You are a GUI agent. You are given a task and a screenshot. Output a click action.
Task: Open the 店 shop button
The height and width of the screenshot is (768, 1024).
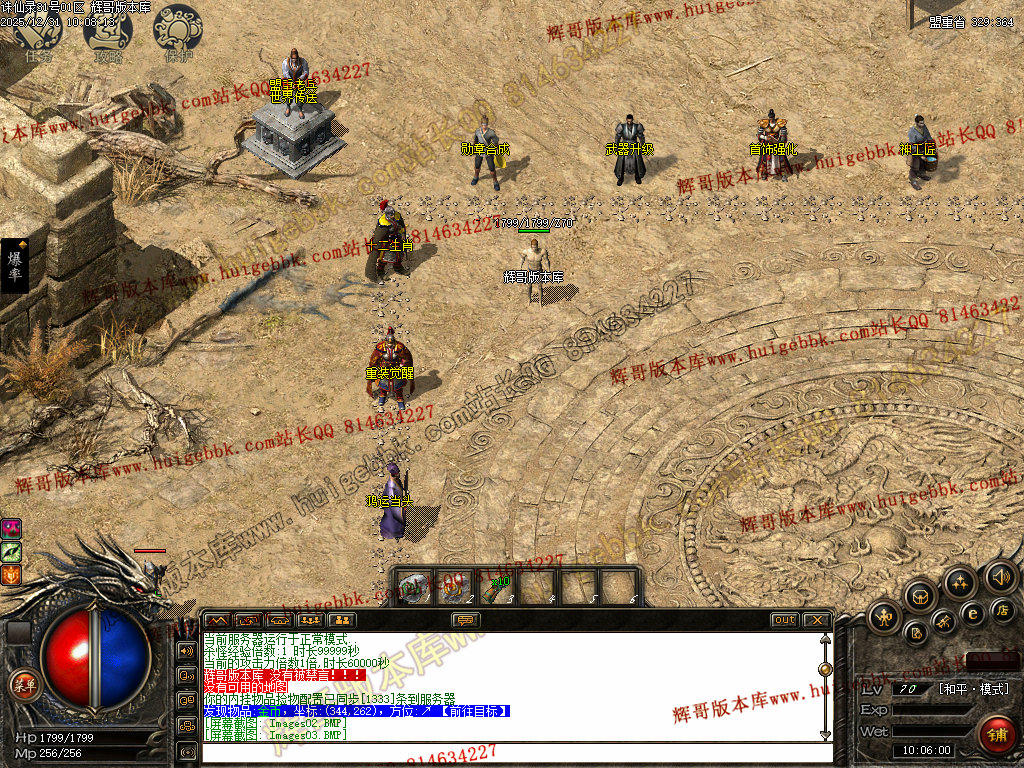click(x=1003, y=610)
